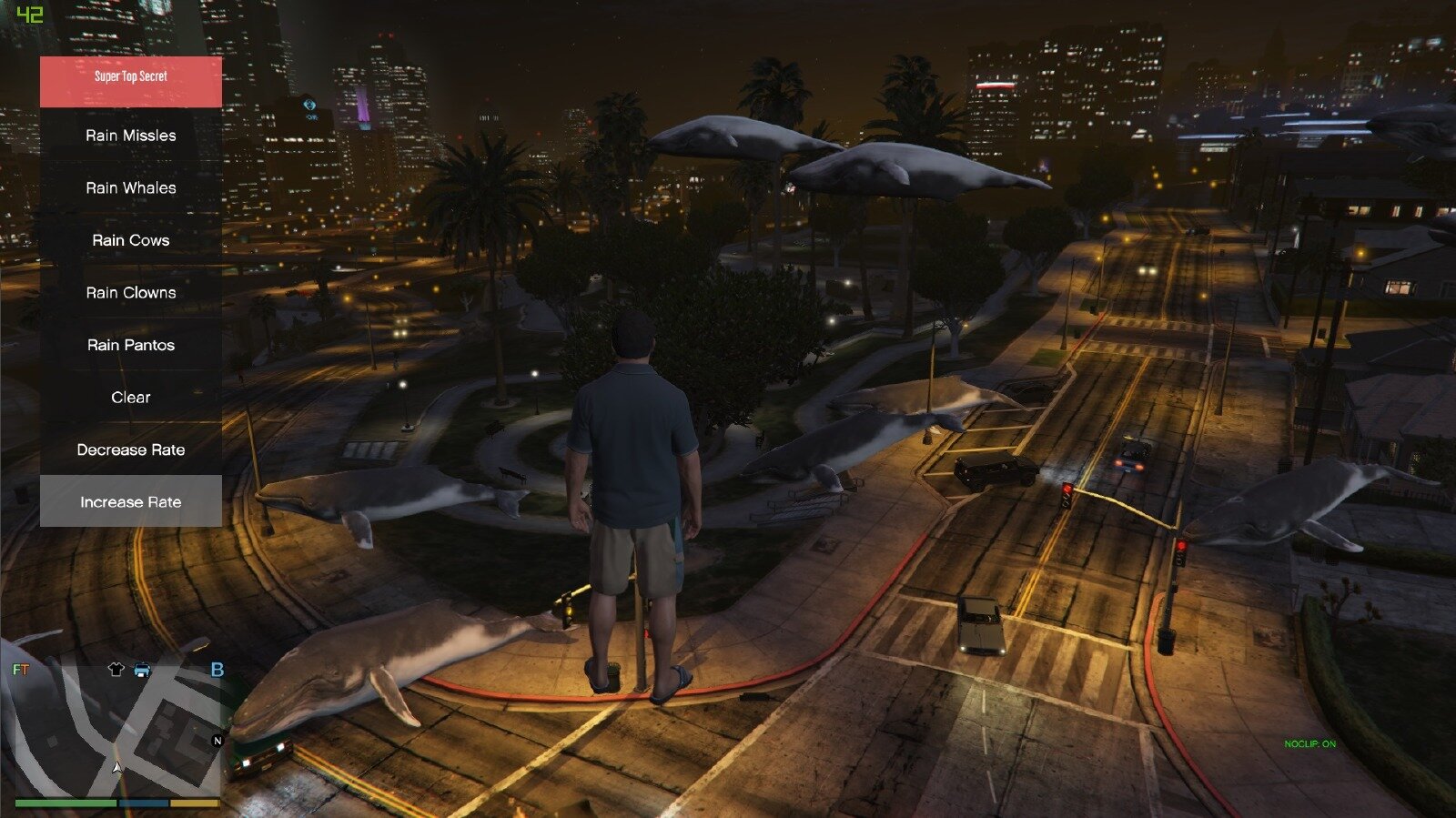Click the Clear menu option
The width and height of the screenshot is (1456, 818).
(131, 398)
